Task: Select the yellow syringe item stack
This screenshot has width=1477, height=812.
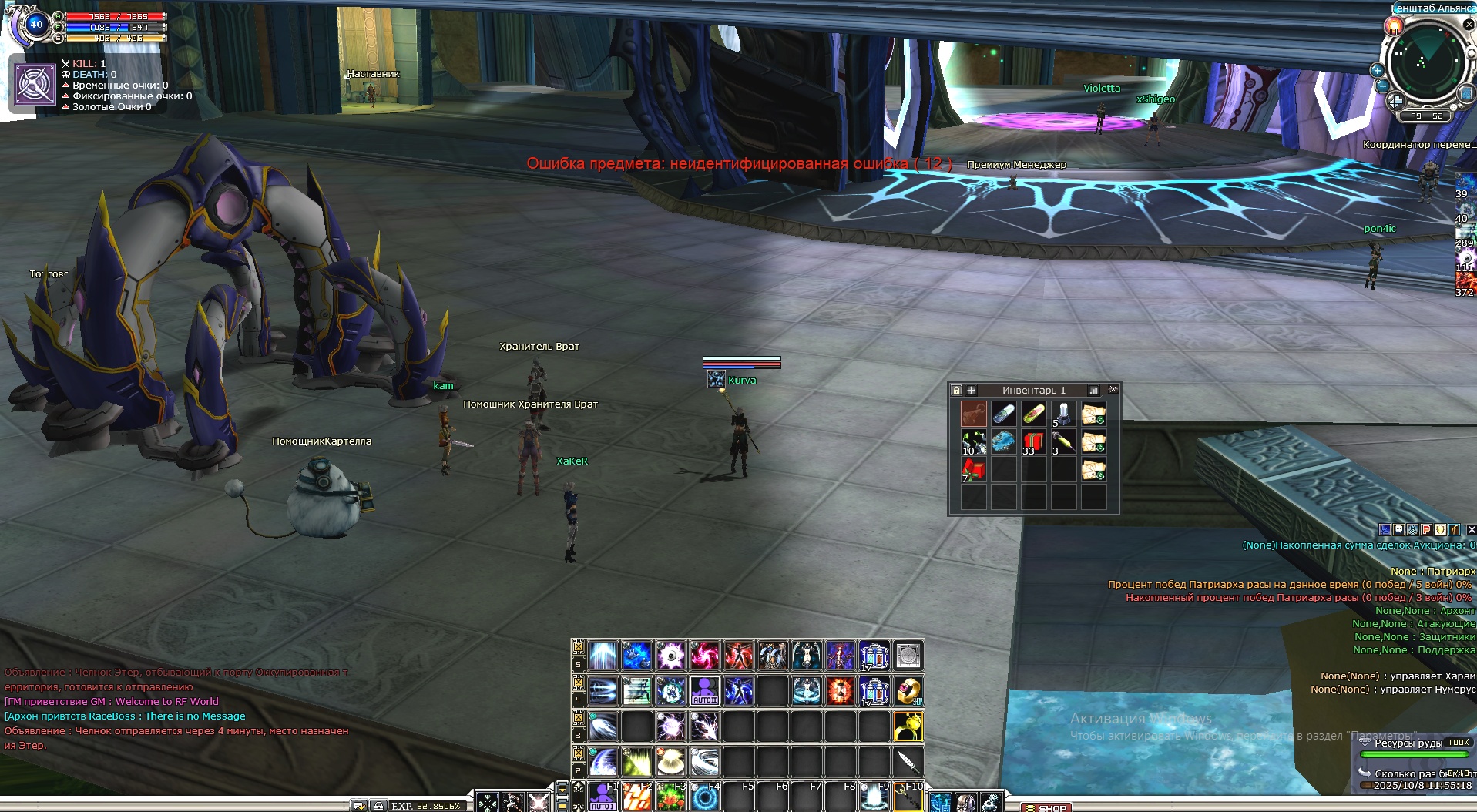Action: coord(1063,443)
